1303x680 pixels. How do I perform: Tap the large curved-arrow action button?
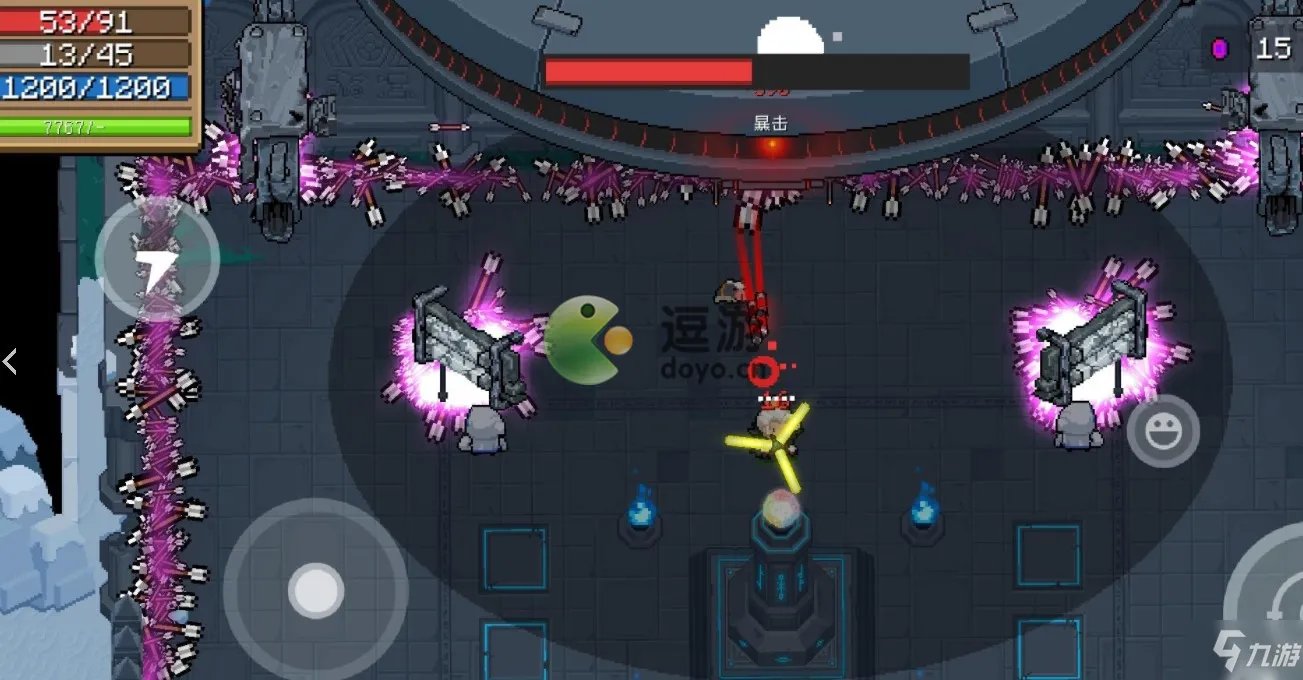click(1272, 600)
